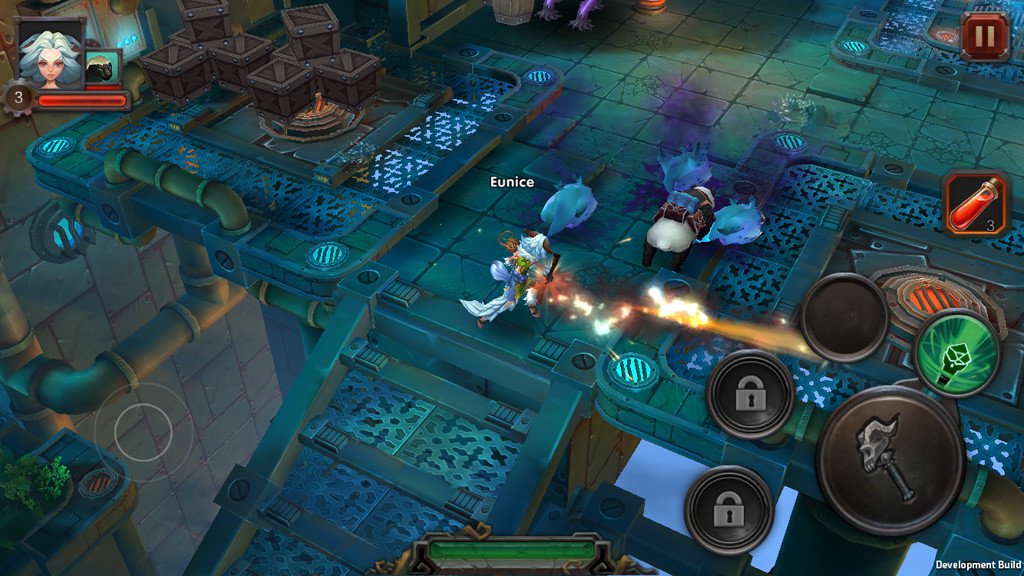1024x576 pixels.
Task: Select the pet companion portrait
Action: [104, 67]
